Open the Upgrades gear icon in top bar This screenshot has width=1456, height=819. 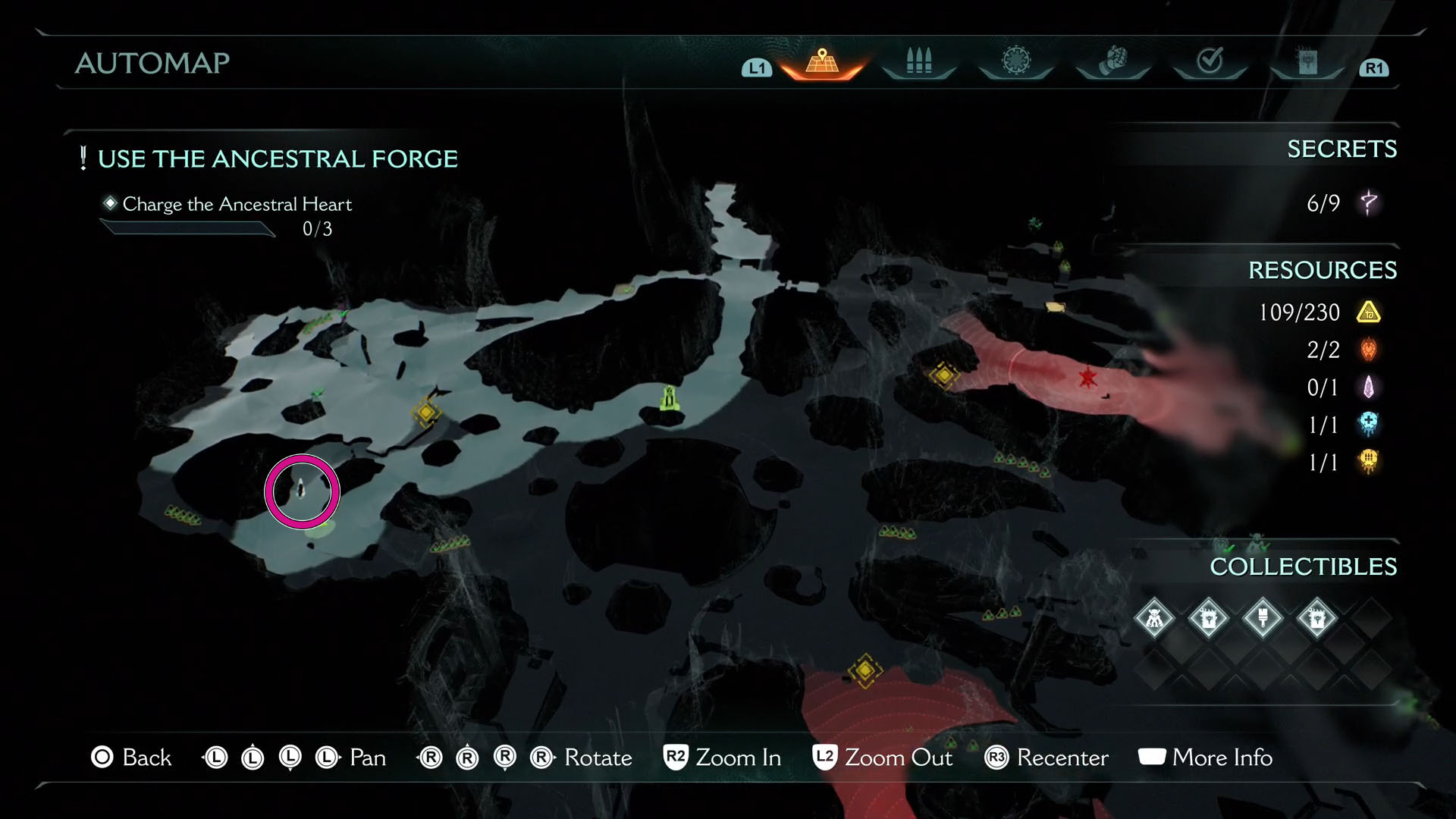click(1015, 62)
